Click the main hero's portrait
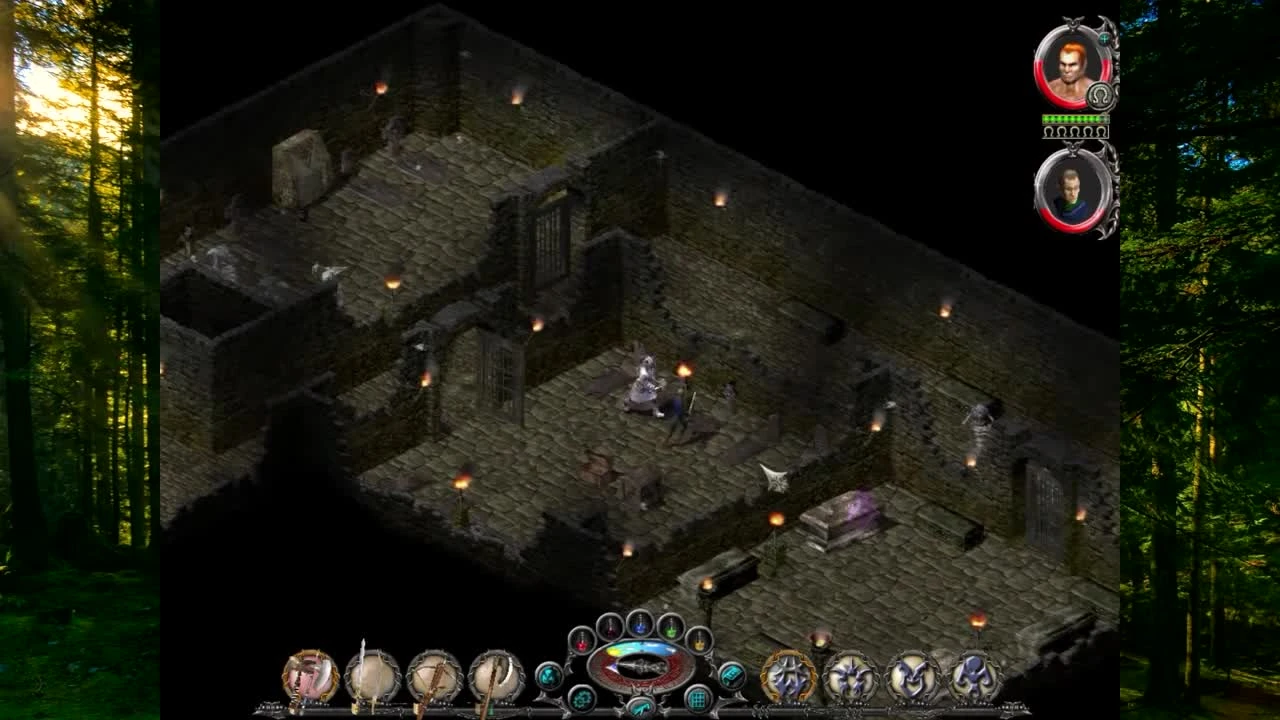This screenshot has height=720, width=1280. pos(1071,68)
